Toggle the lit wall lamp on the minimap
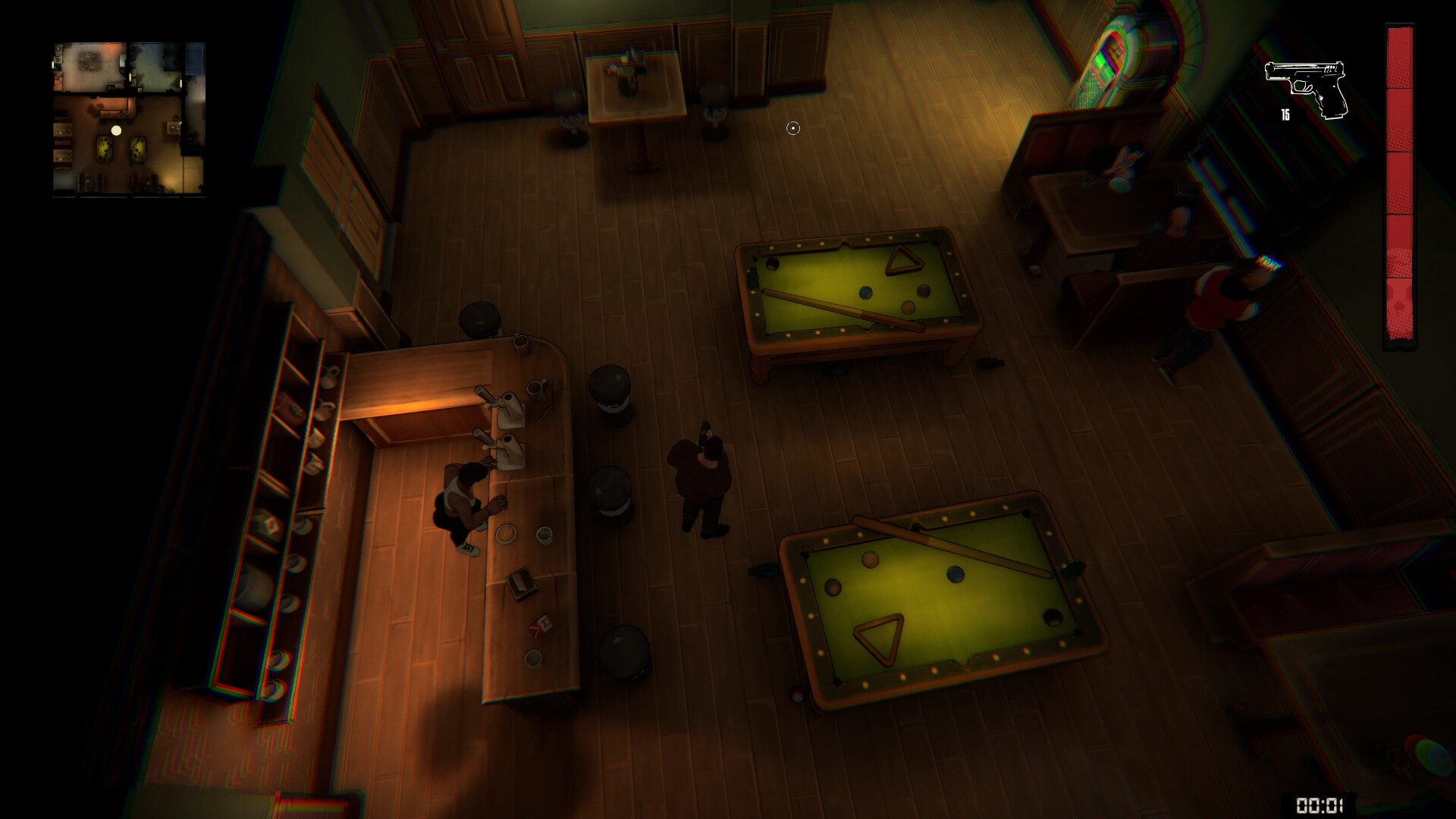The image size is (1456, 819). tap(130, 76)
